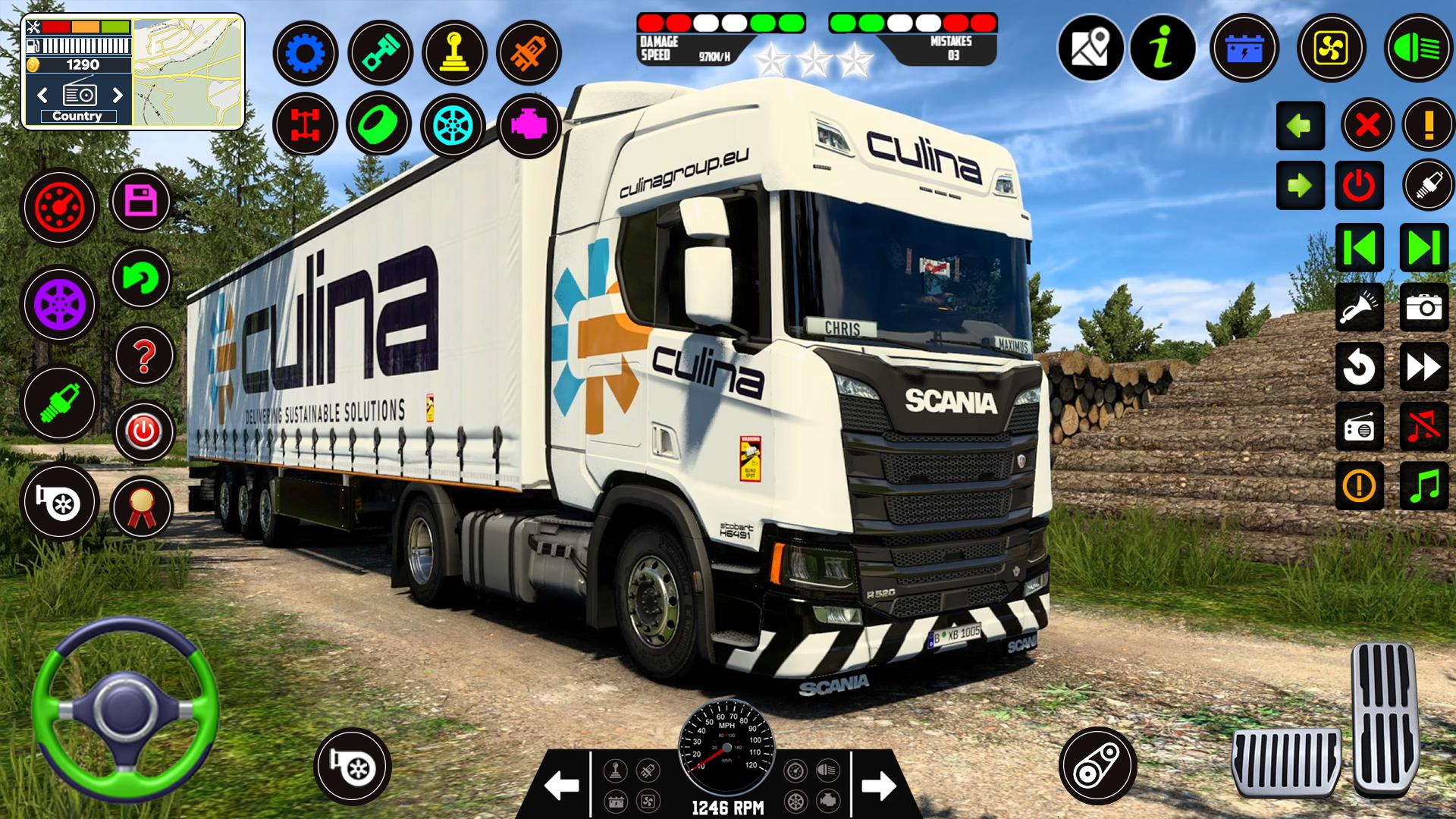The height and width of the screenshot is (819, 1456).
Task: Show the green info icon
Action: [x=1163, y=48]
